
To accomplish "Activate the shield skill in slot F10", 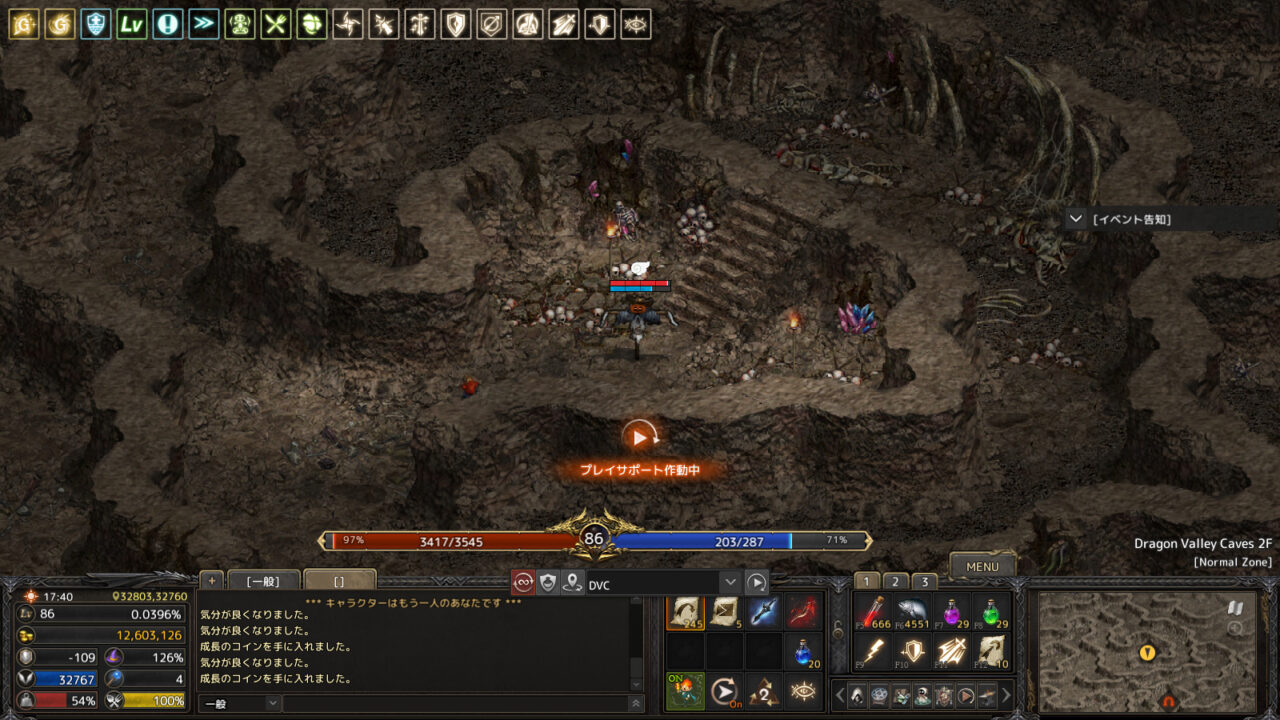I will coord(912,652).
